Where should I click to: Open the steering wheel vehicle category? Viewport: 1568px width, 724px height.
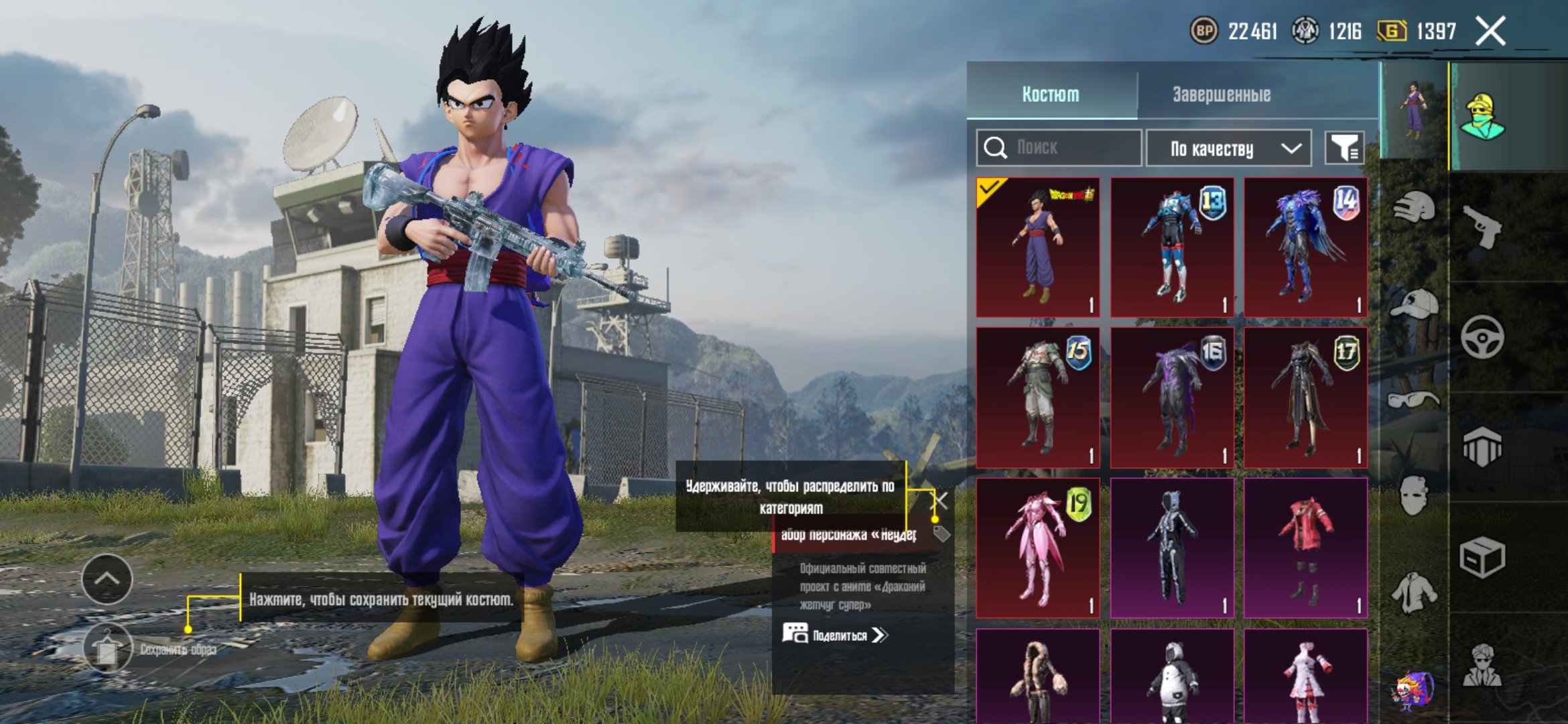click(1482, 337)
